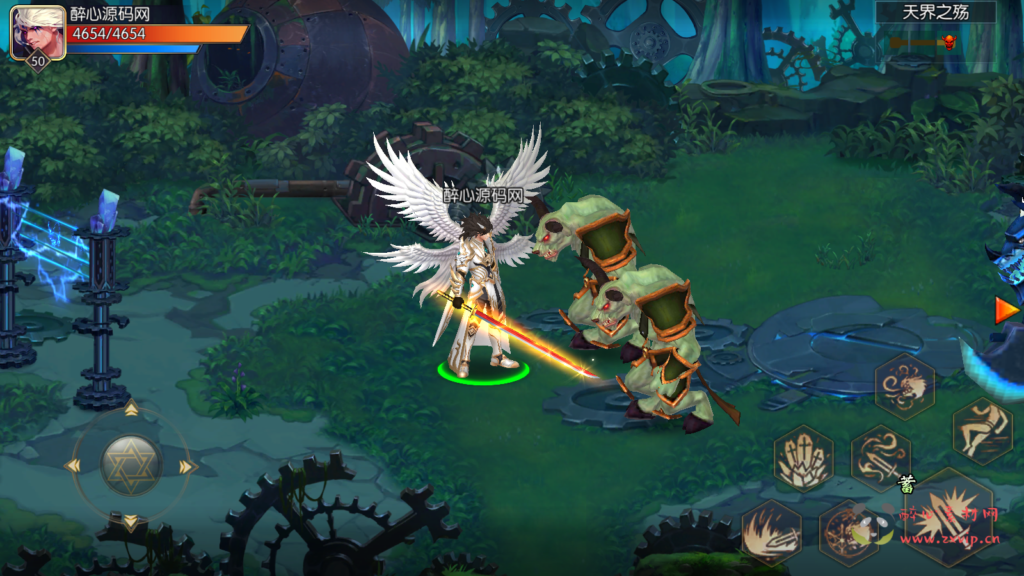This screenshot has width=1024, height=576.
Task: Tap the joystick's right arrow
Action: pyautogui.click(x=187, y=466)
